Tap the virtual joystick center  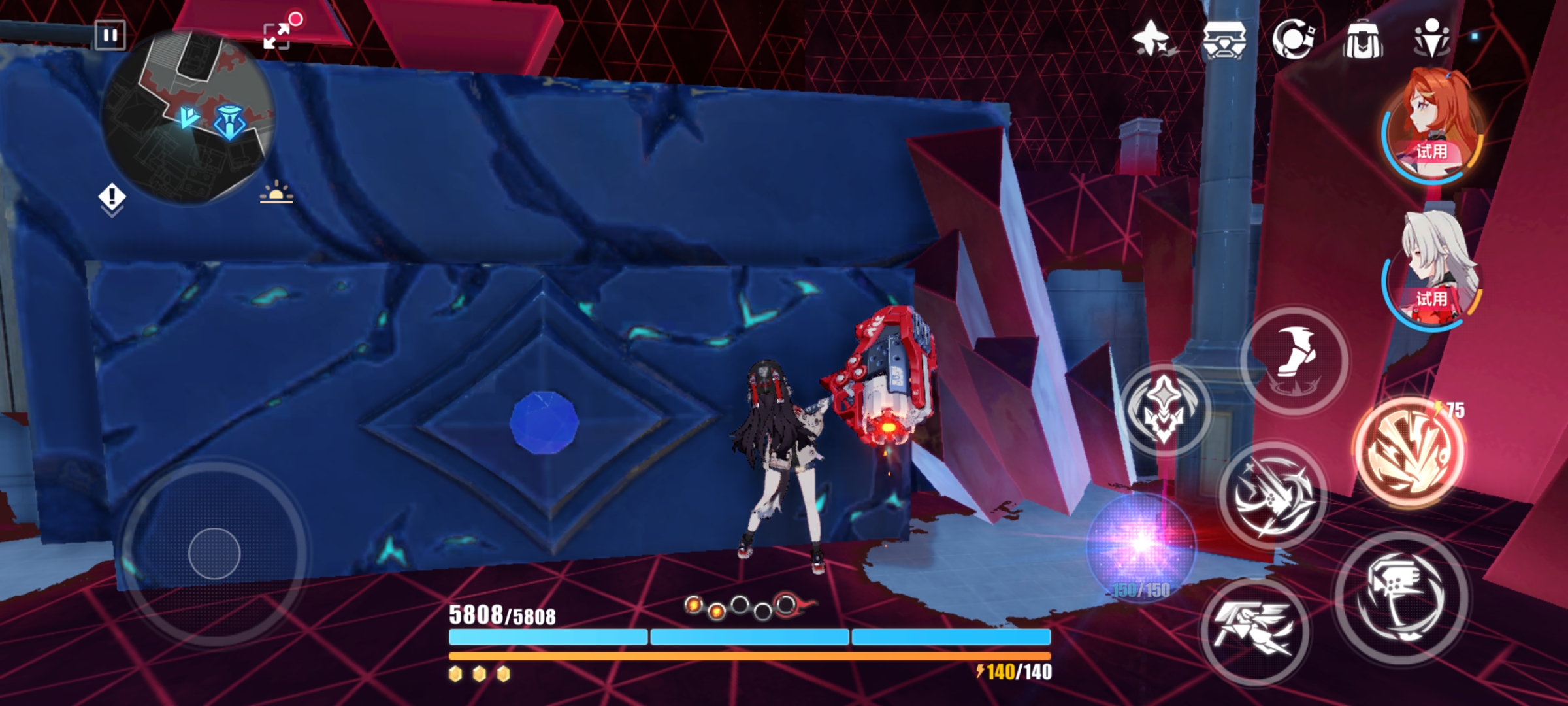point(214,554)
